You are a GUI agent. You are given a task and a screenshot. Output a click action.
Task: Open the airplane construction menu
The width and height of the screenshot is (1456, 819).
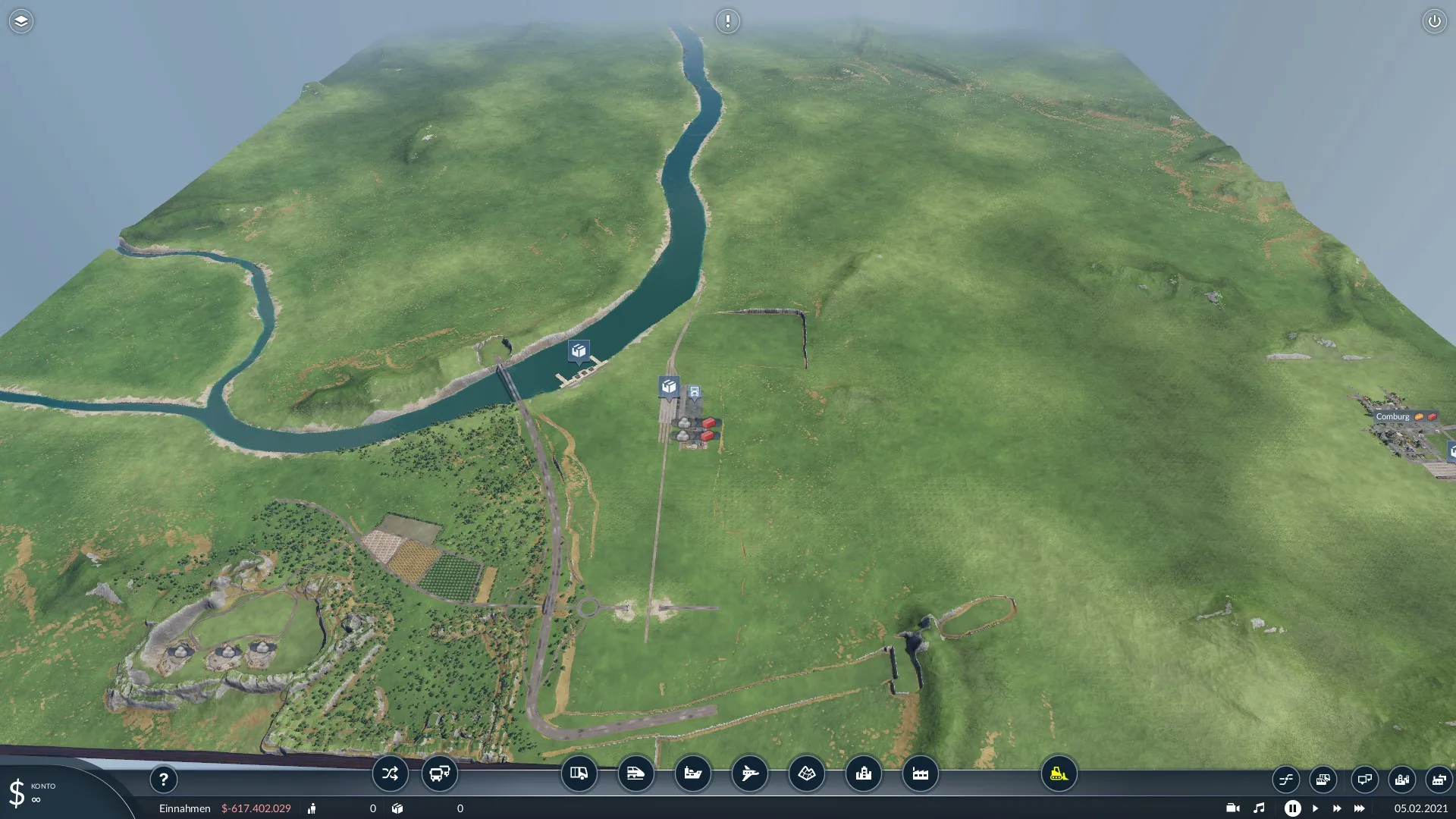(749, 773)
